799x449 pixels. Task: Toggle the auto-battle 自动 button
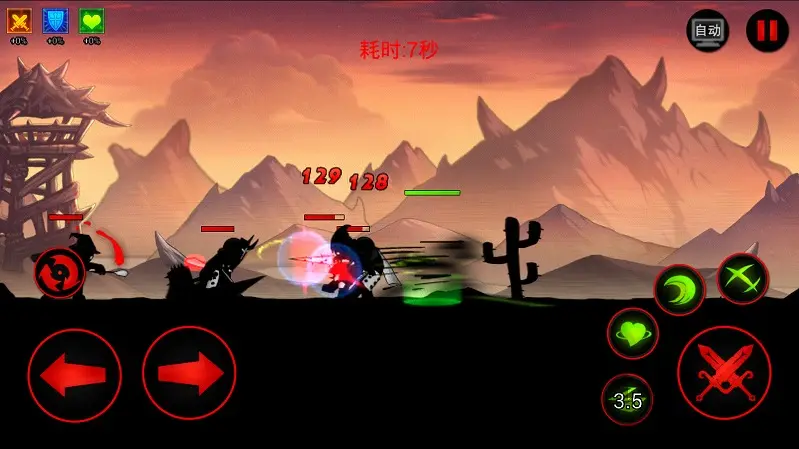[707, 31]
